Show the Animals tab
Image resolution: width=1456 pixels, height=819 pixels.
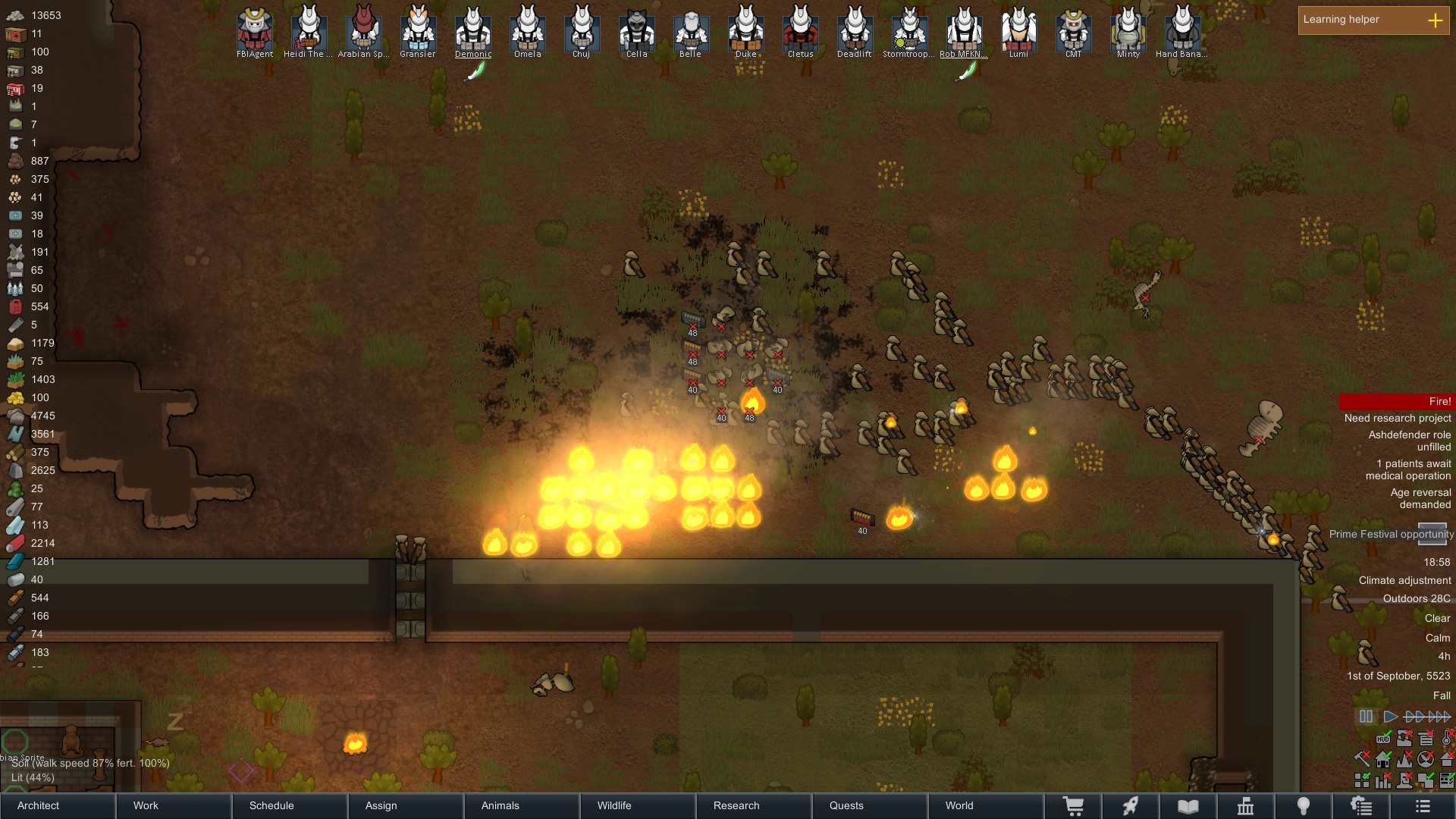pyautogui.click(x=522, y=805)
